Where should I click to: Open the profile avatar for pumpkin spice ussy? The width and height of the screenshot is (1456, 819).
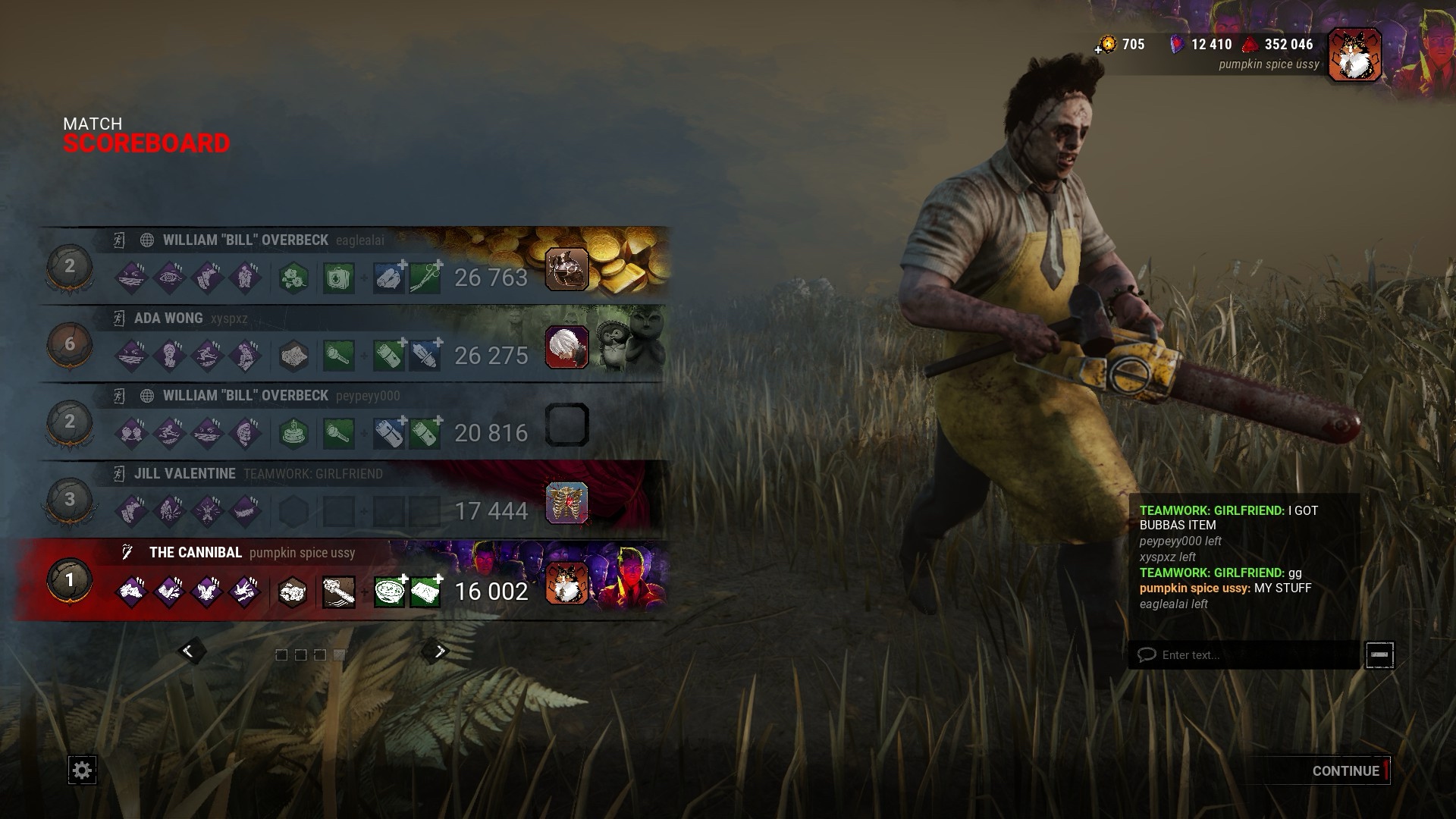(1354, 55)
